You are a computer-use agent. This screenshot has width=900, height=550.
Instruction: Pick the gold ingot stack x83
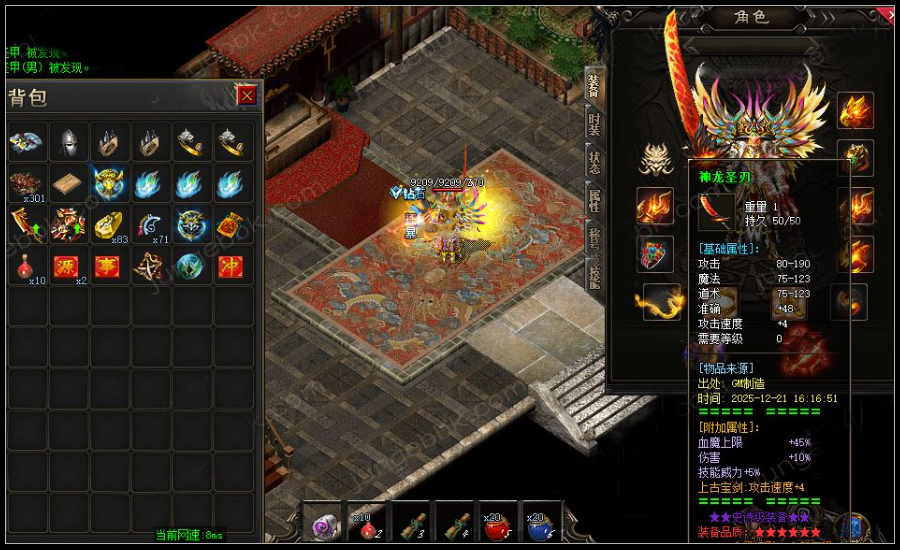(109, 226)
